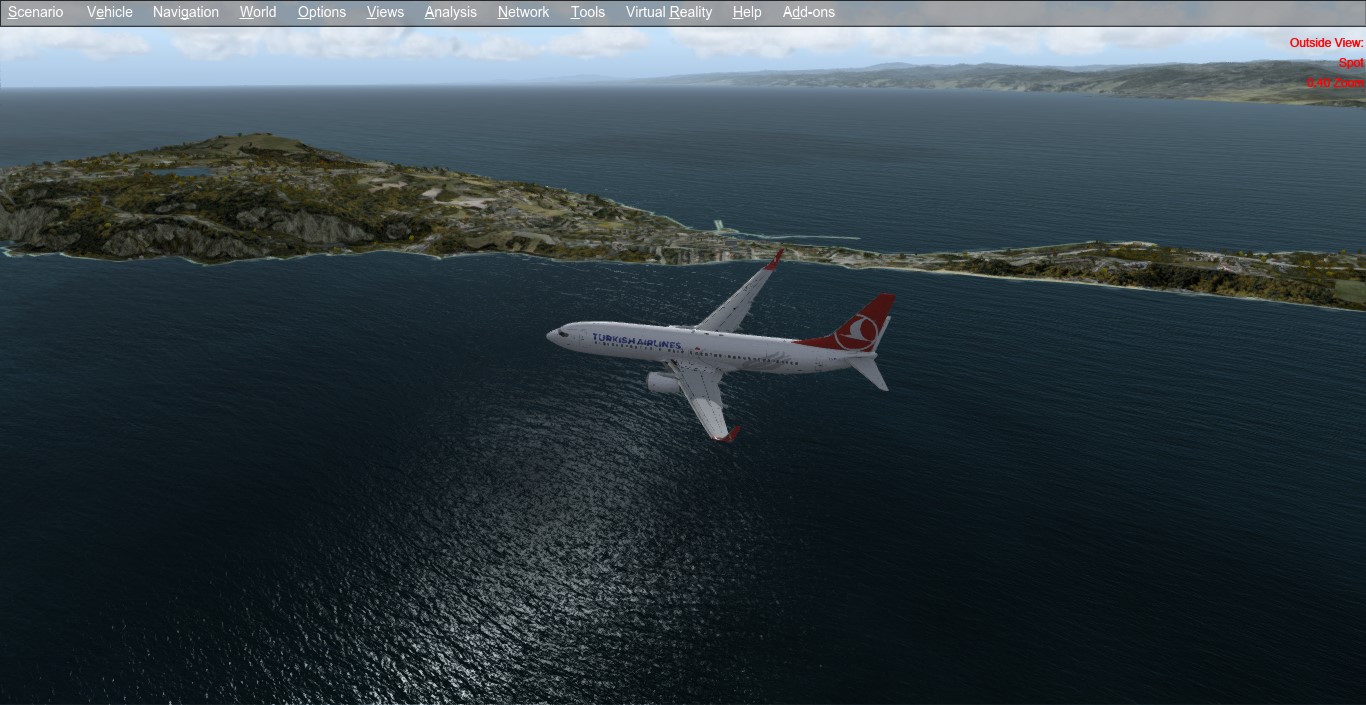Open the Network menu
Screen dimensions: 1366x705
(x=523, y=12)
